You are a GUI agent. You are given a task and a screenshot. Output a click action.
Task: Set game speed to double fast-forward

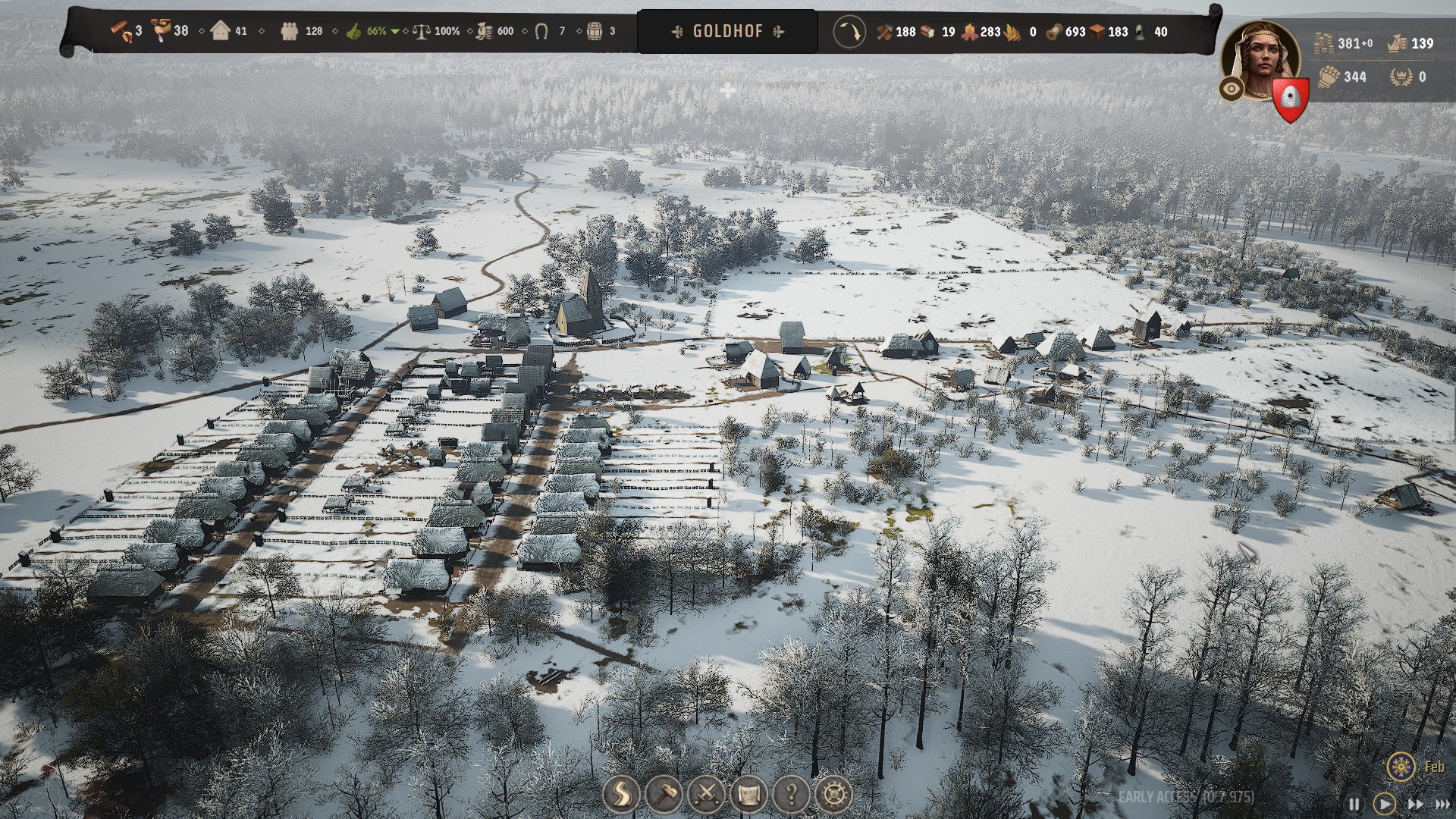click(x=1415, y=804)
